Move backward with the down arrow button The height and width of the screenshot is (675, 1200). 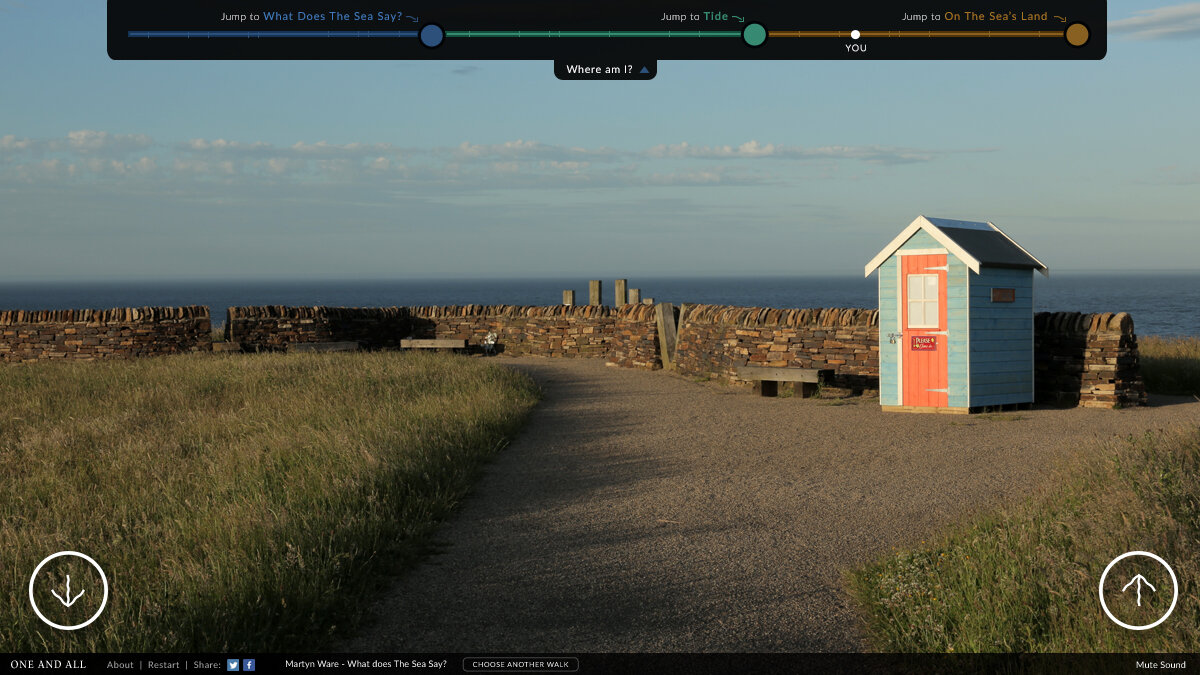[68, 590]
